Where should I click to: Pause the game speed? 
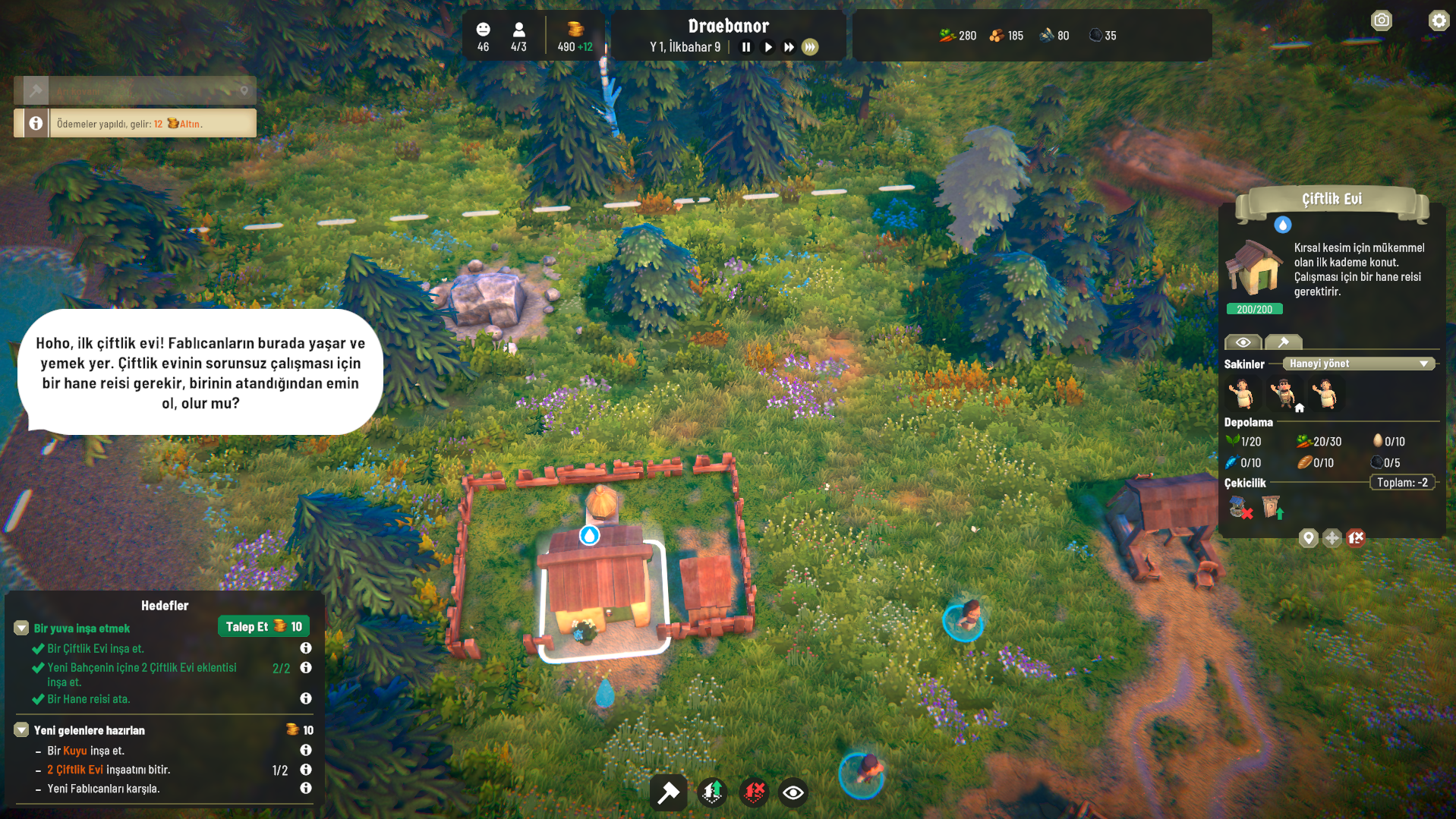pos(746,47)
